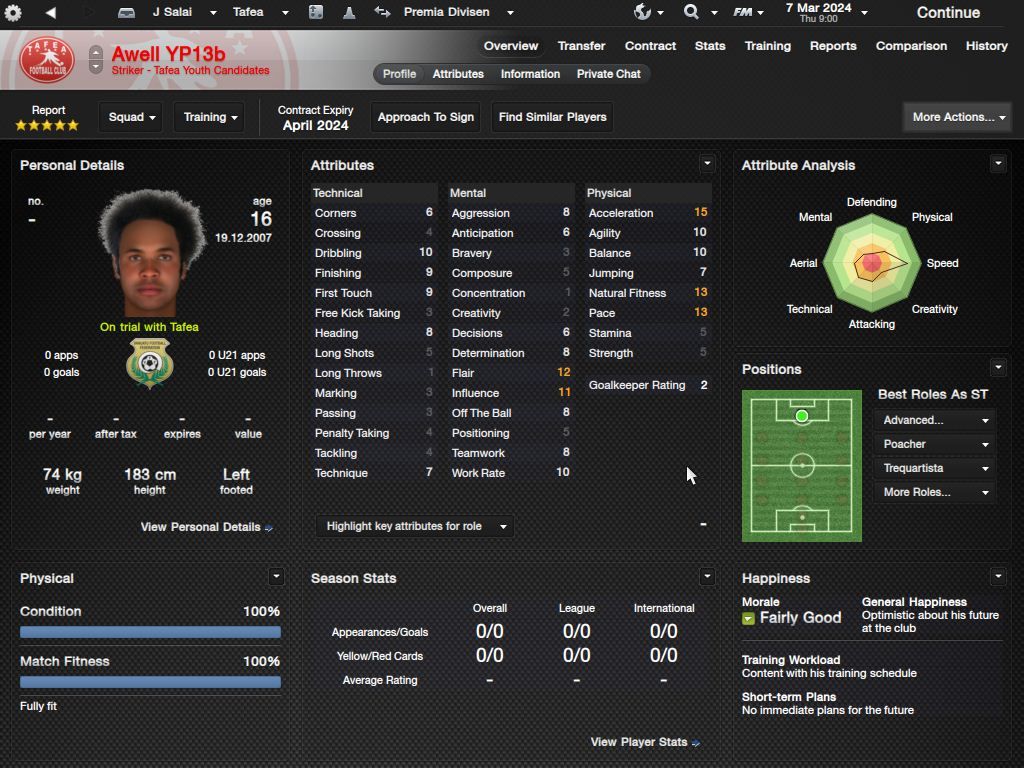View the History tab
The width and height of the screenshot is (1024, 768).
click(x=986, y=46)
